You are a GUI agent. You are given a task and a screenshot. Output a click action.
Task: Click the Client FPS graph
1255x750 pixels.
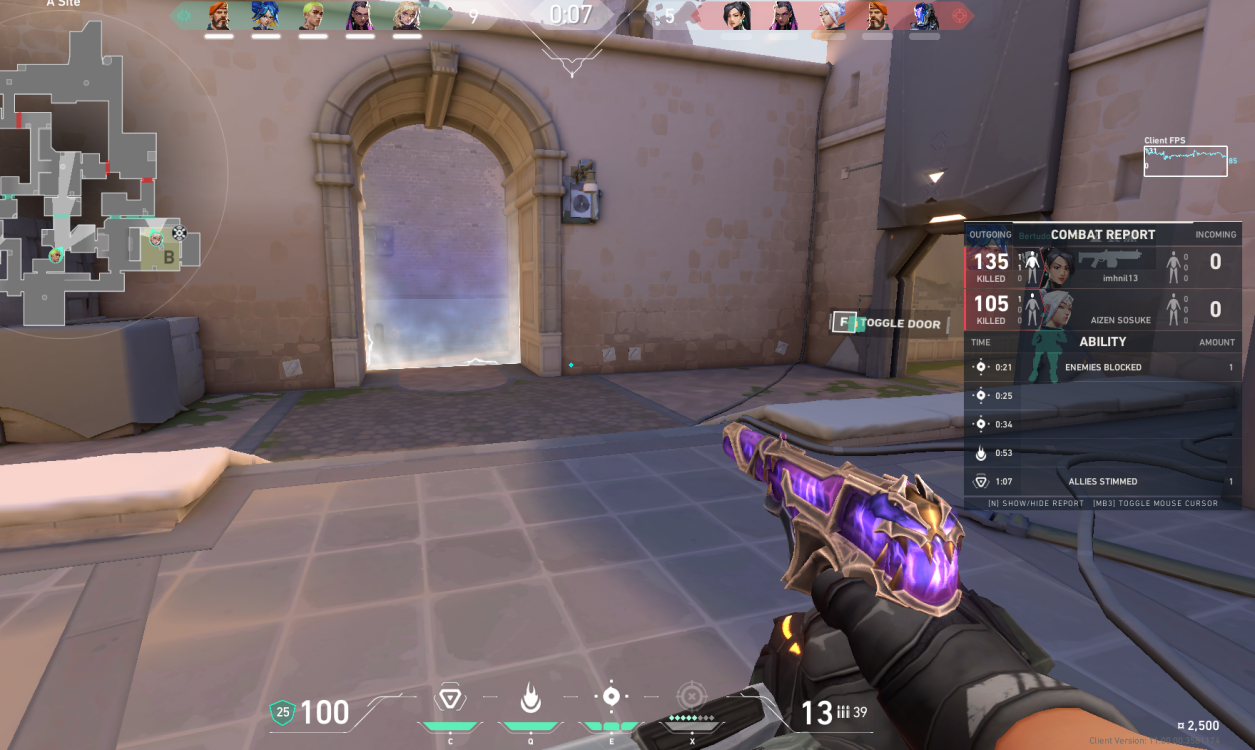(x=1186, y=161)
